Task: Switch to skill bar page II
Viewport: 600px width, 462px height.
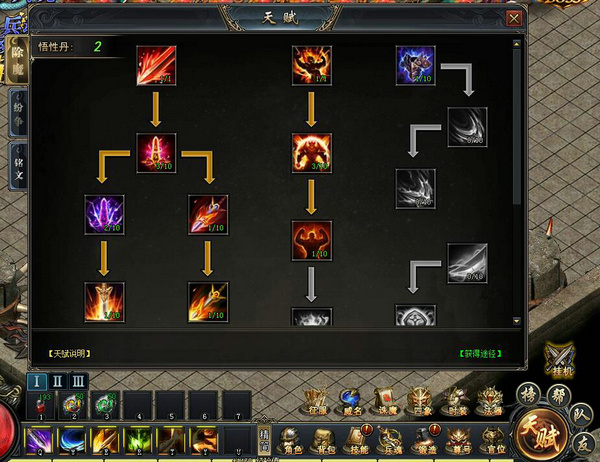Action: 57,381
